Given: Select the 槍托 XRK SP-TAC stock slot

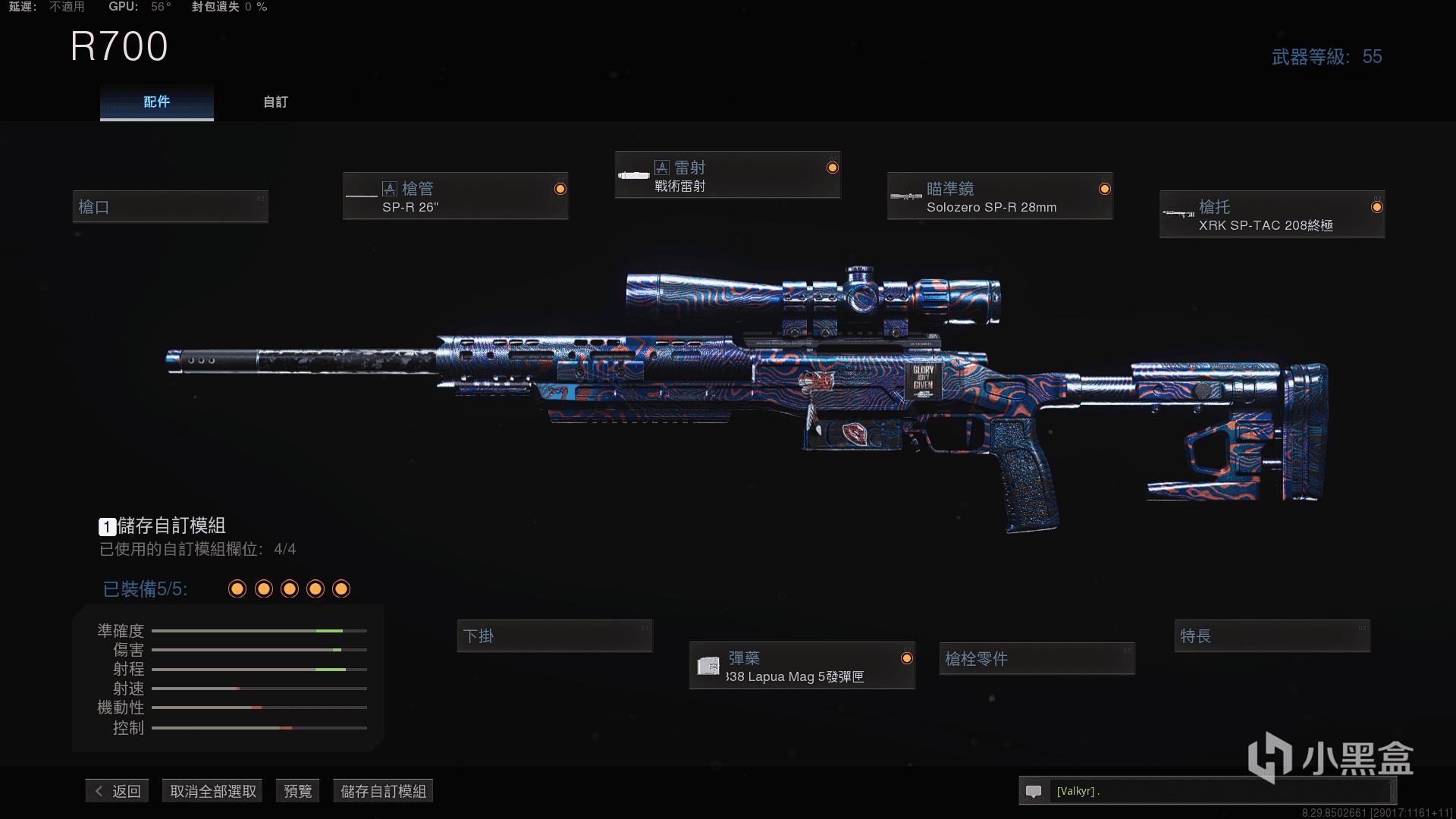Looking at the screenshot, I should [1272, 215].
